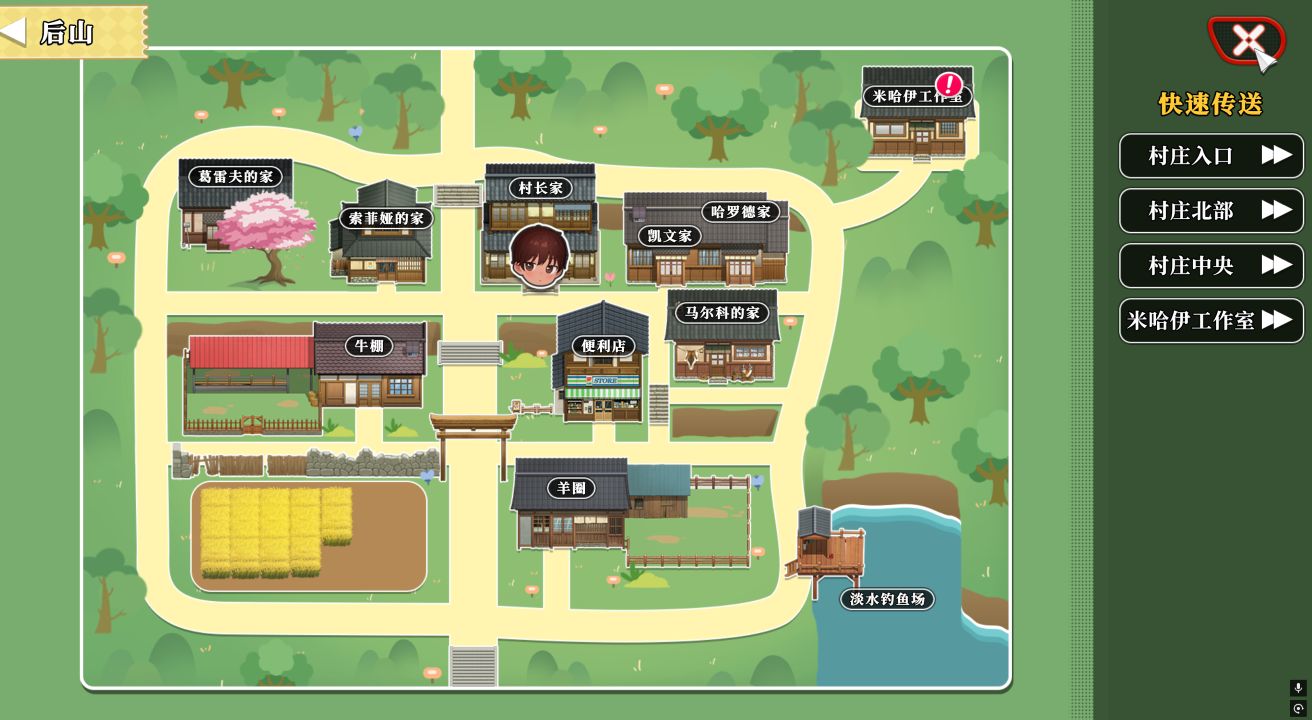Fast travel to 村庄入口

[x=1211, y=156]
